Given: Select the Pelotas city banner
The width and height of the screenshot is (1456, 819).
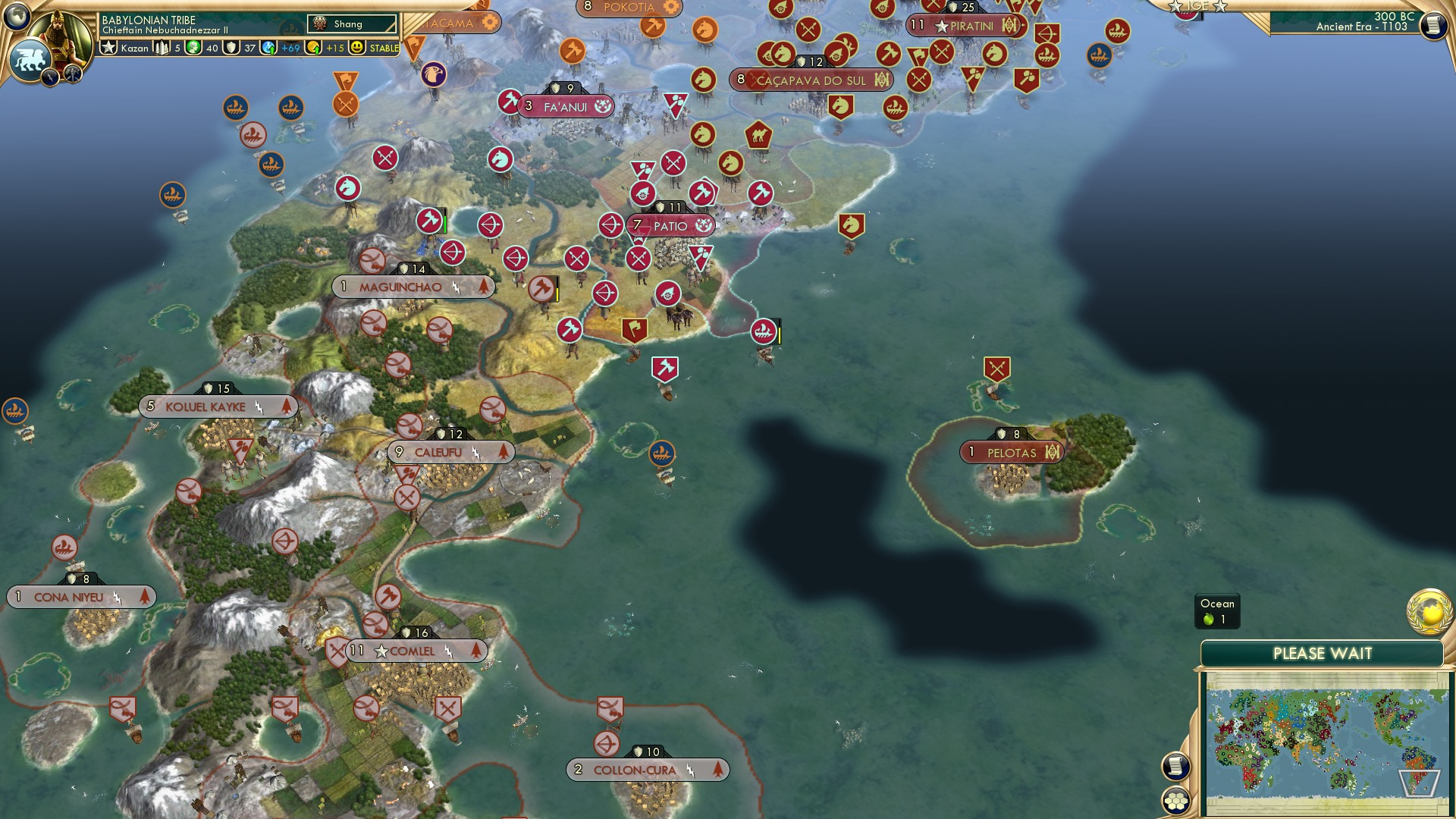Looking at the screenshot, I should (x=1011, y=452).
